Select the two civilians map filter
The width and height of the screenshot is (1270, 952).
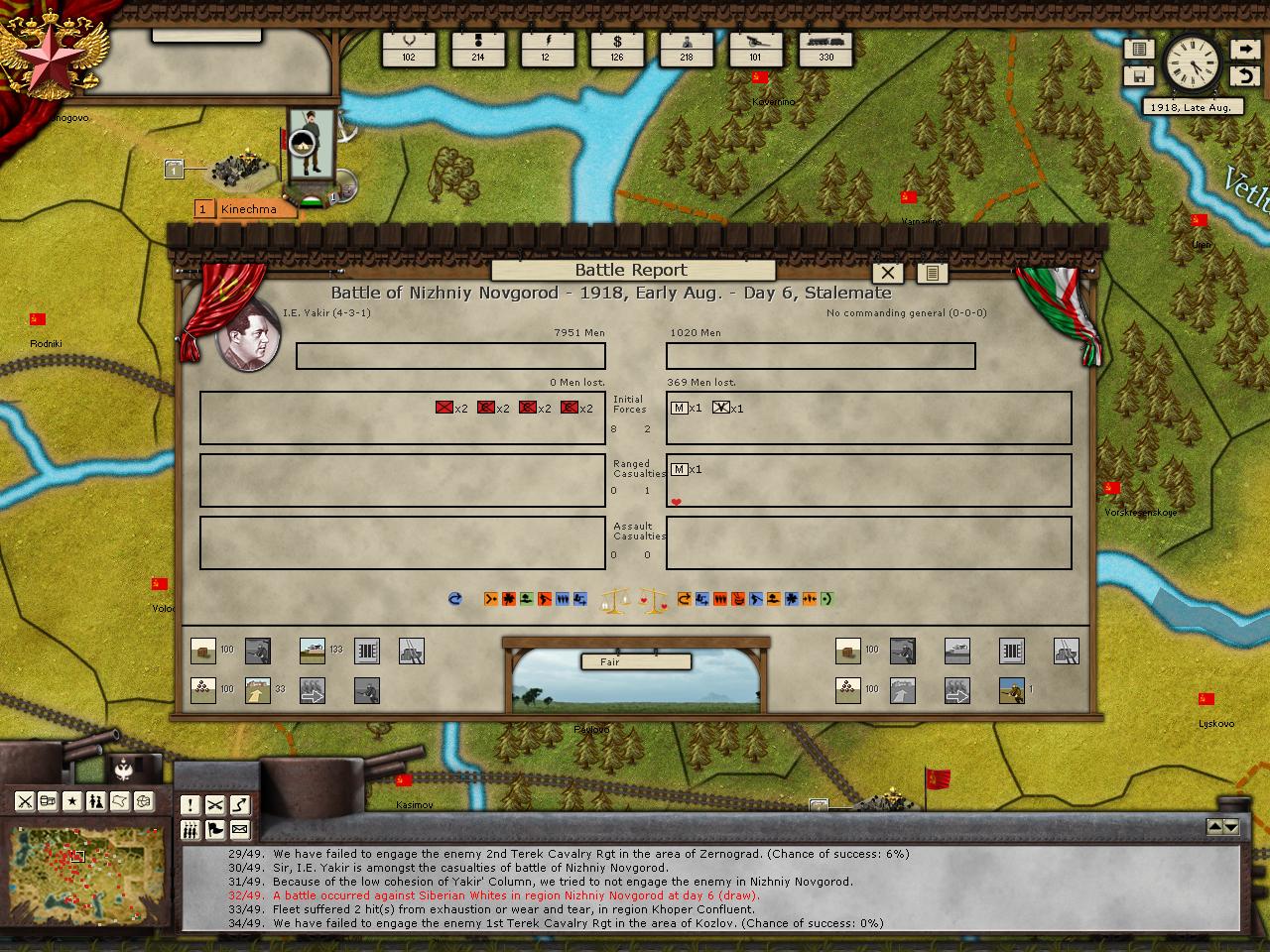pos(95,801)
